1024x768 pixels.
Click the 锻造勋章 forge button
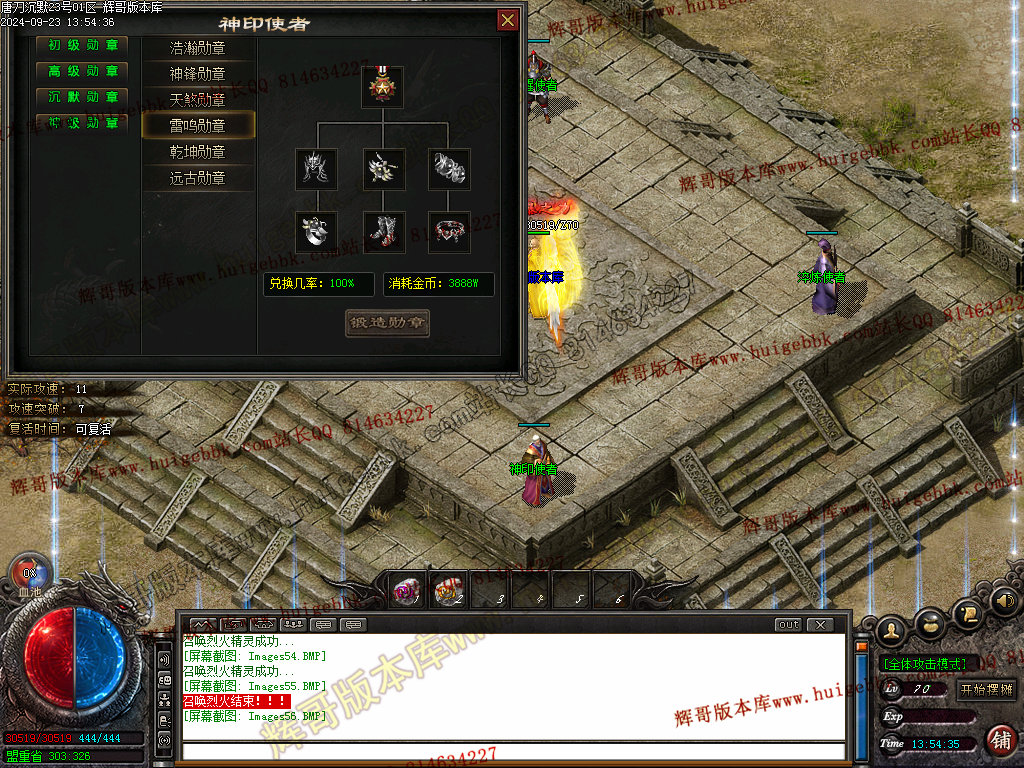(387, 323)
